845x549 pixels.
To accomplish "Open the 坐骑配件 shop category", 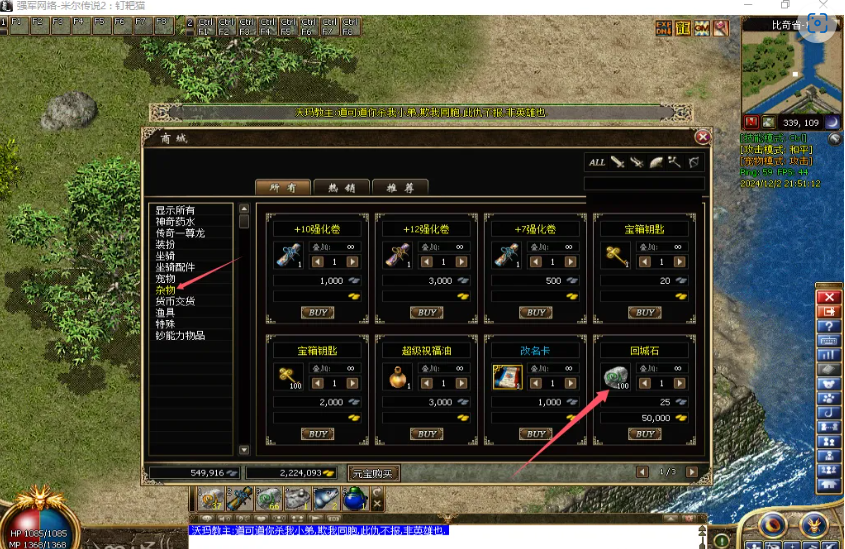I will click(181, 267).
